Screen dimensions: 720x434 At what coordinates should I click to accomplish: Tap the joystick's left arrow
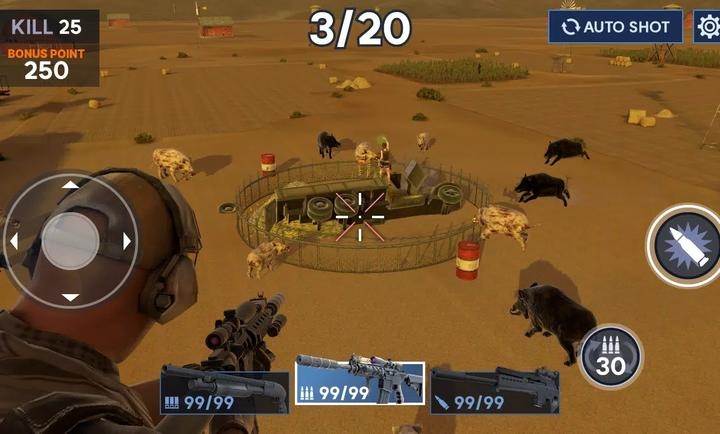tap(14, 241)
